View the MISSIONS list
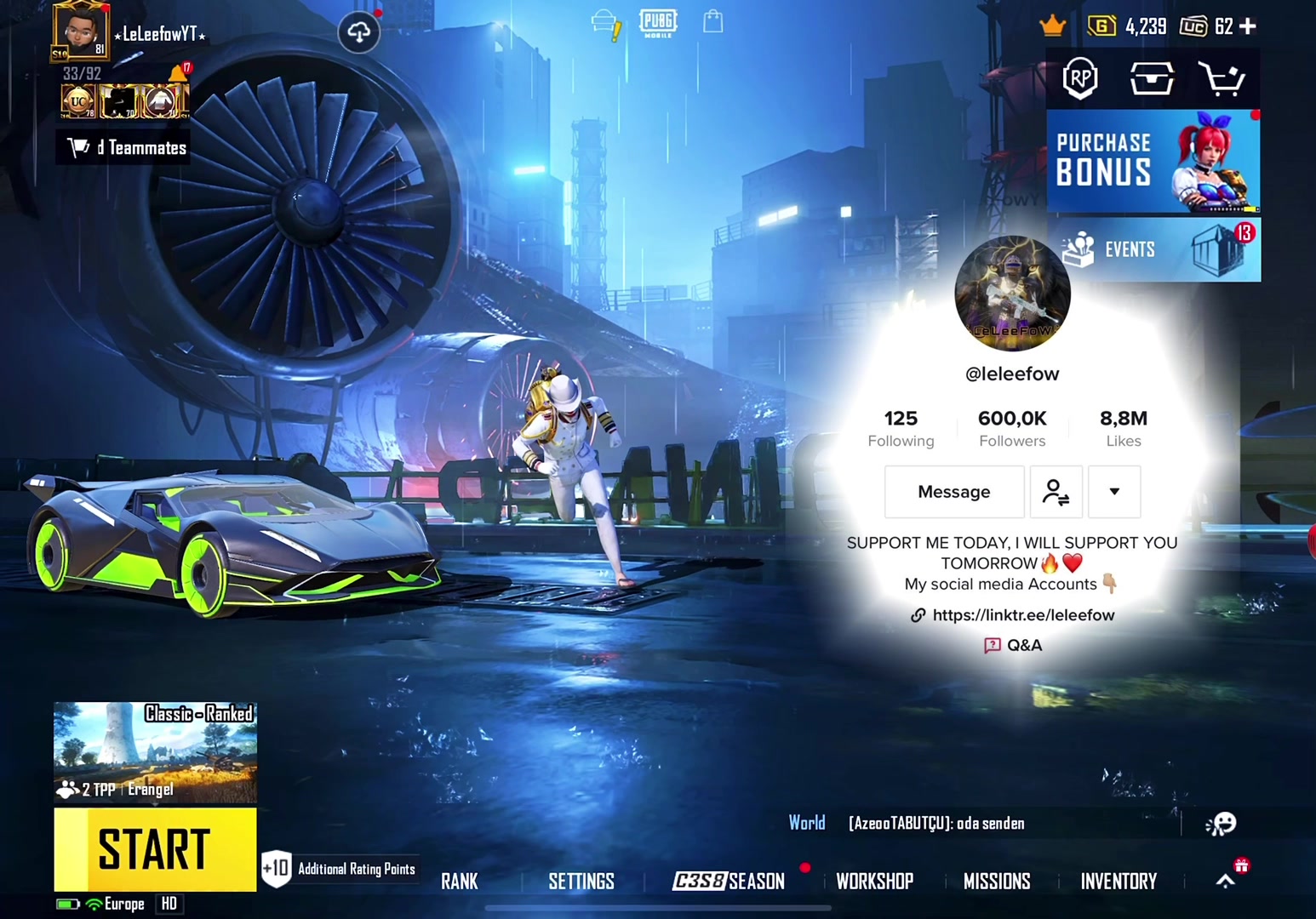Screen dimensions: 1316x919 pos(997,882)
